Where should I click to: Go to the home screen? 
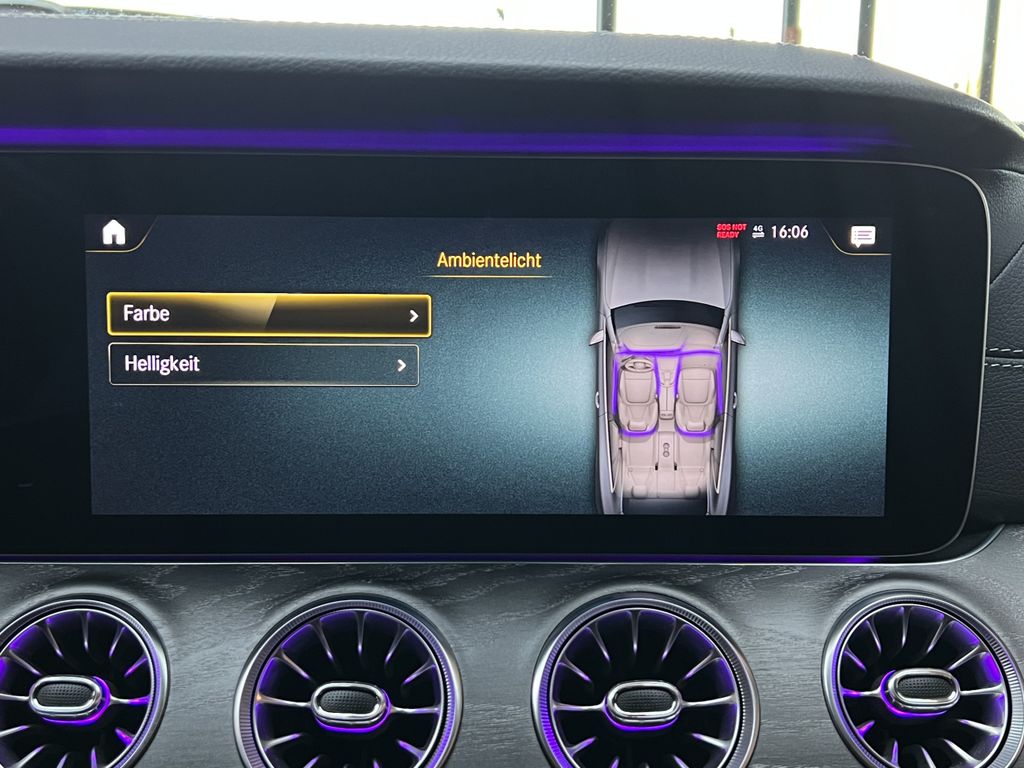(114, 233)
